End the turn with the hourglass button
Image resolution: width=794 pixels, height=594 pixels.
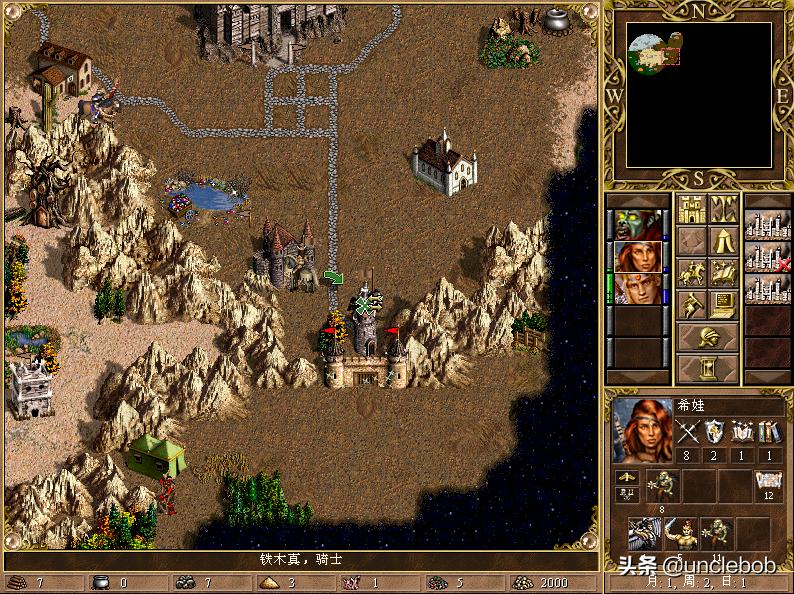[707, 368]
